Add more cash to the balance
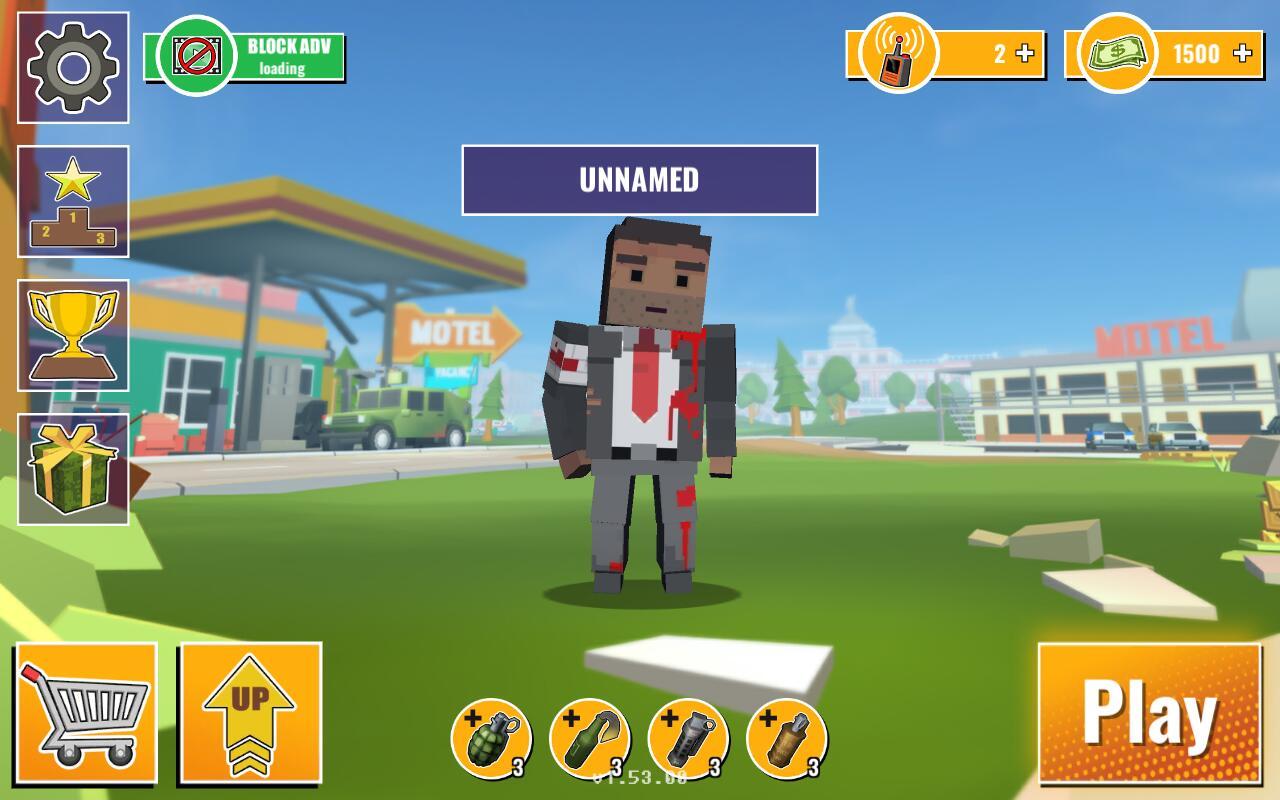The height and width of the screenshot is (800, 1280). pos(1243,54)
